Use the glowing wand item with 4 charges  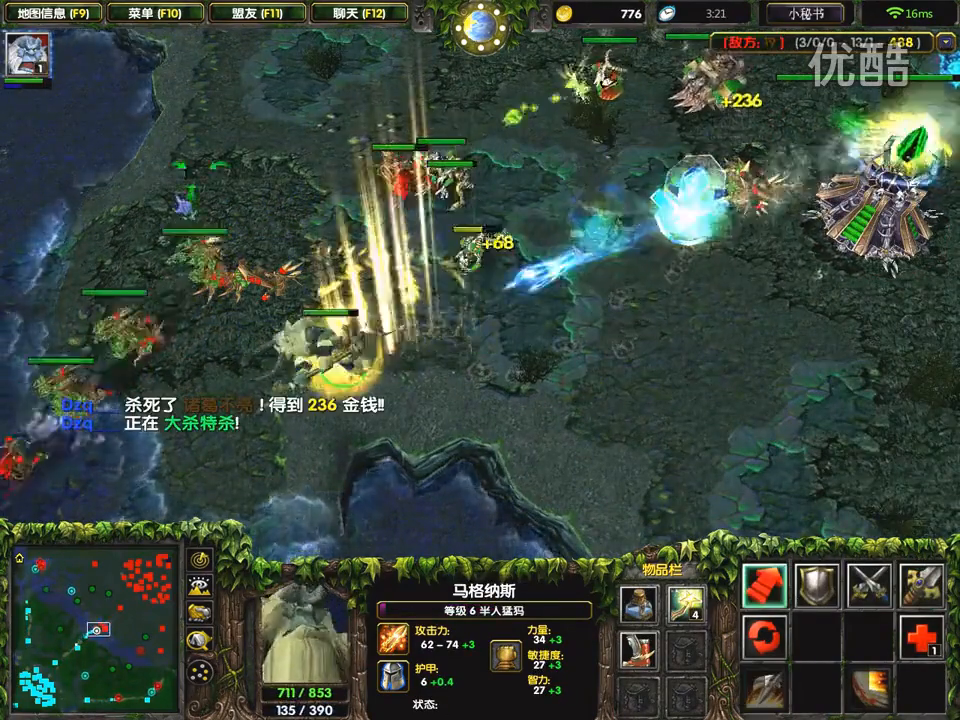(x=686, y=603)
